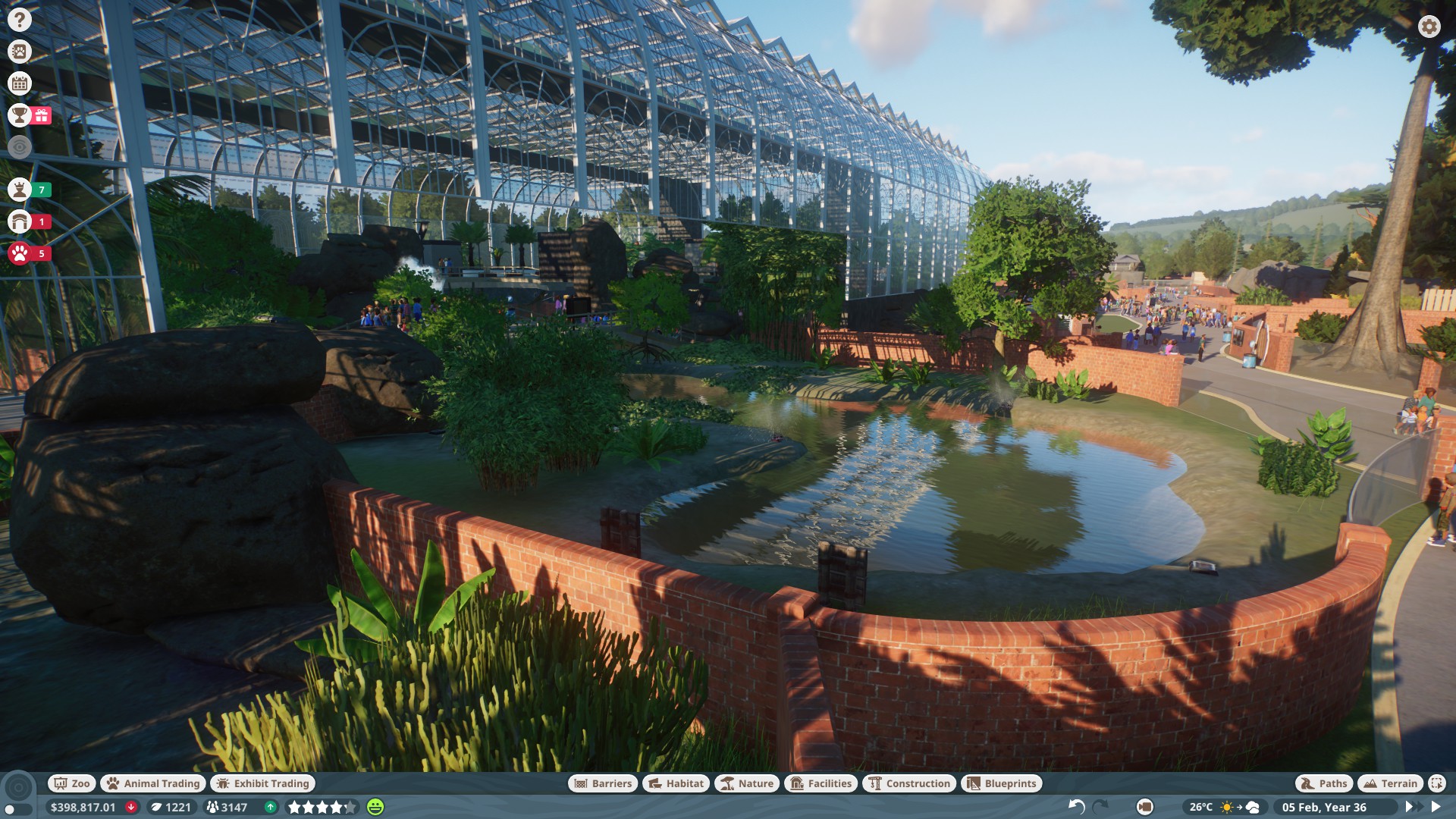Switch to the Exhibit Trading tab

(262, 783)
